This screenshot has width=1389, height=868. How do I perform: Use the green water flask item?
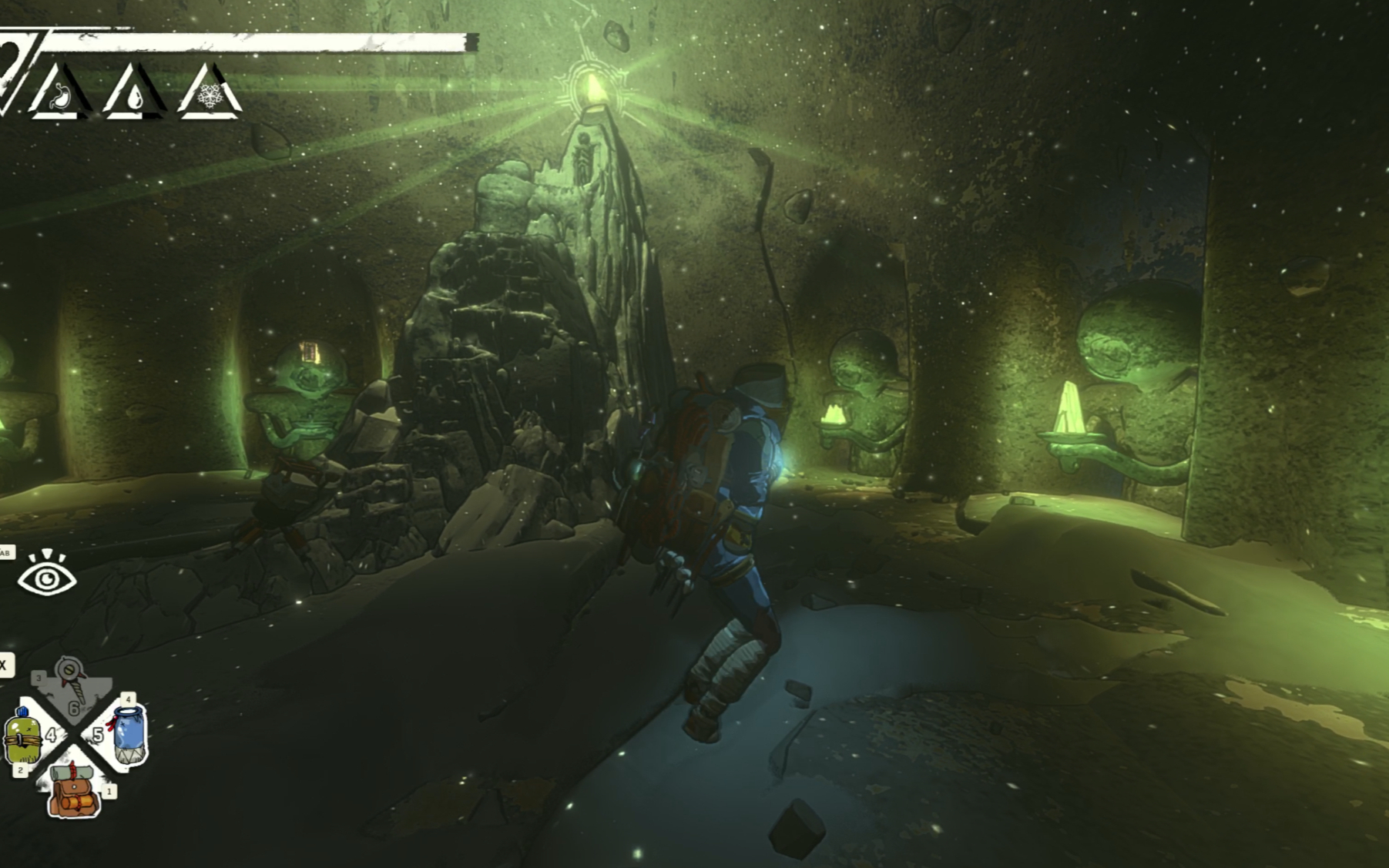[23, 736]
